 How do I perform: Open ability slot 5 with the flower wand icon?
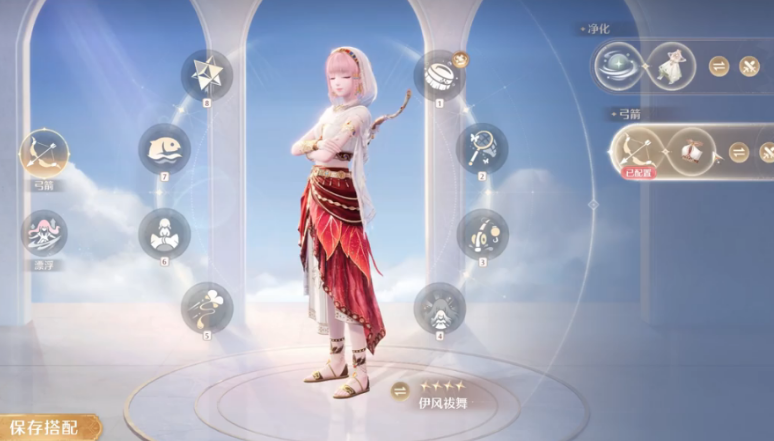[207, 307]
